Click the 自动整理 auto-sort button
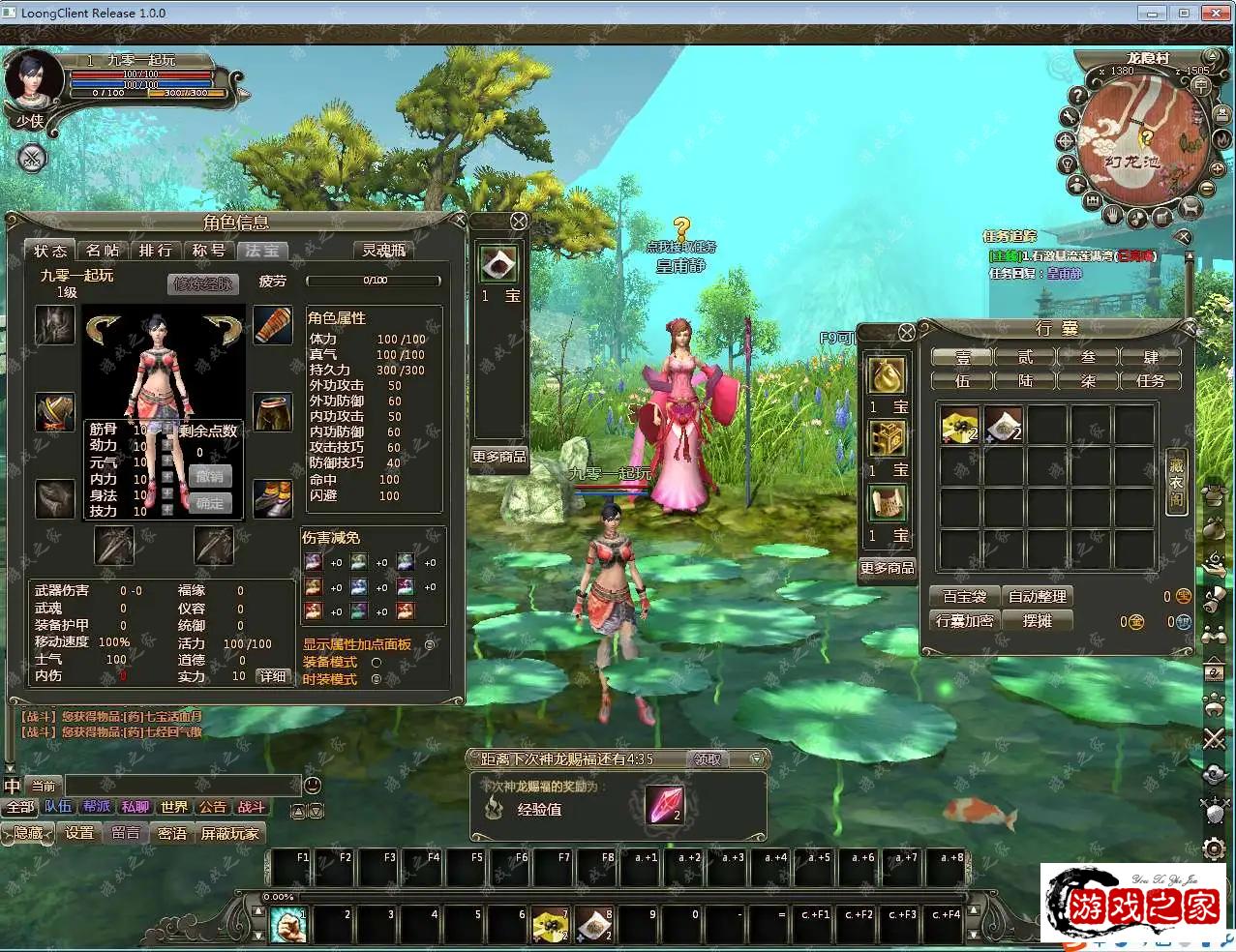This screenshot has height=952, width=1236. tap(1037, 597)
